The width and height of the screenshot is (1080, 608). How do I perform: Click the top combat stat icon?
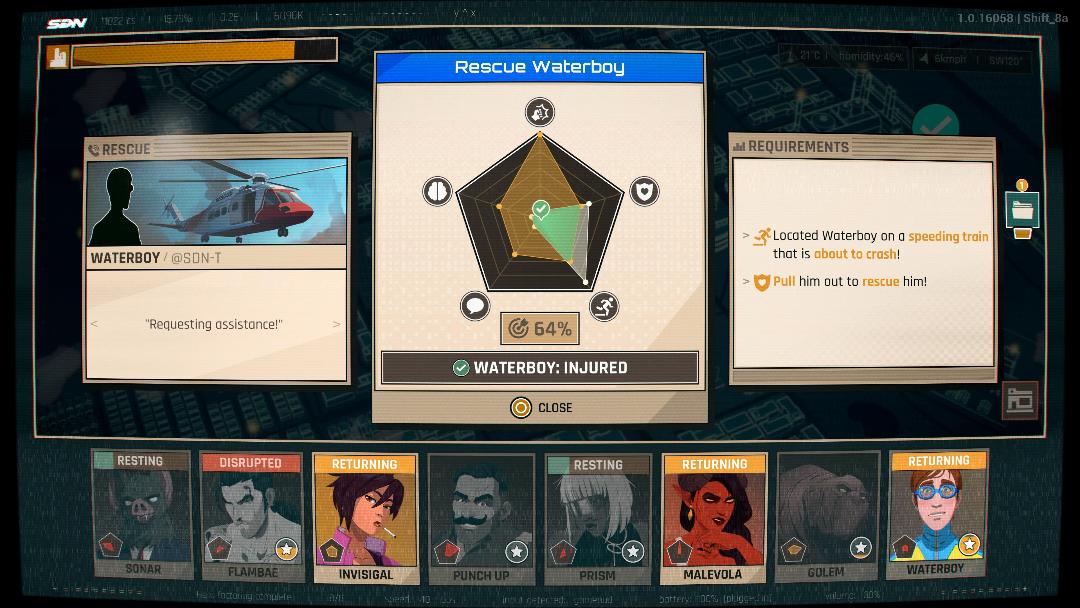[540, 112]
